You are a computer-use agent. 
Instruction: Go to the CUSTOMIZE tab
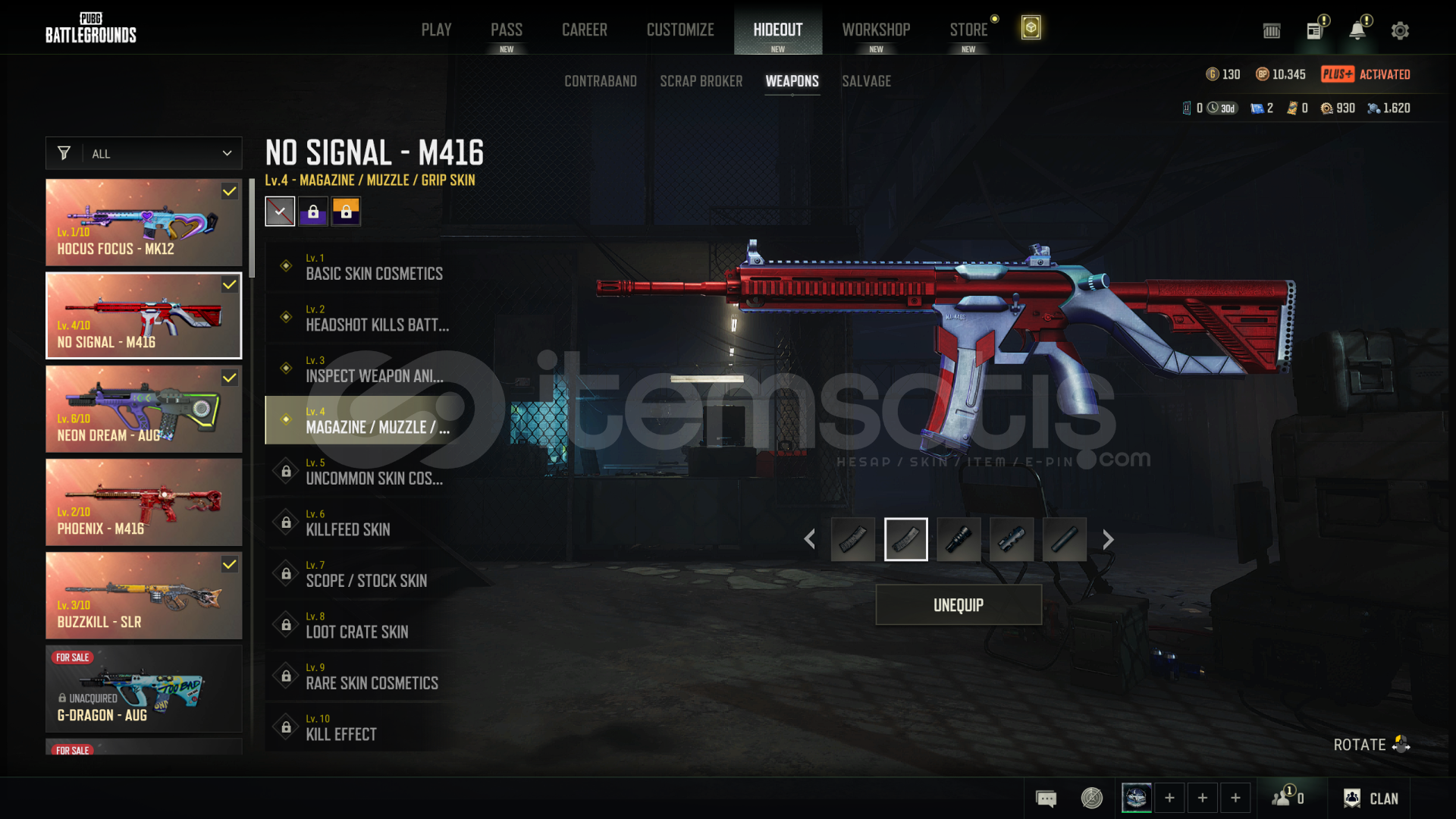(x=680, y=30)
